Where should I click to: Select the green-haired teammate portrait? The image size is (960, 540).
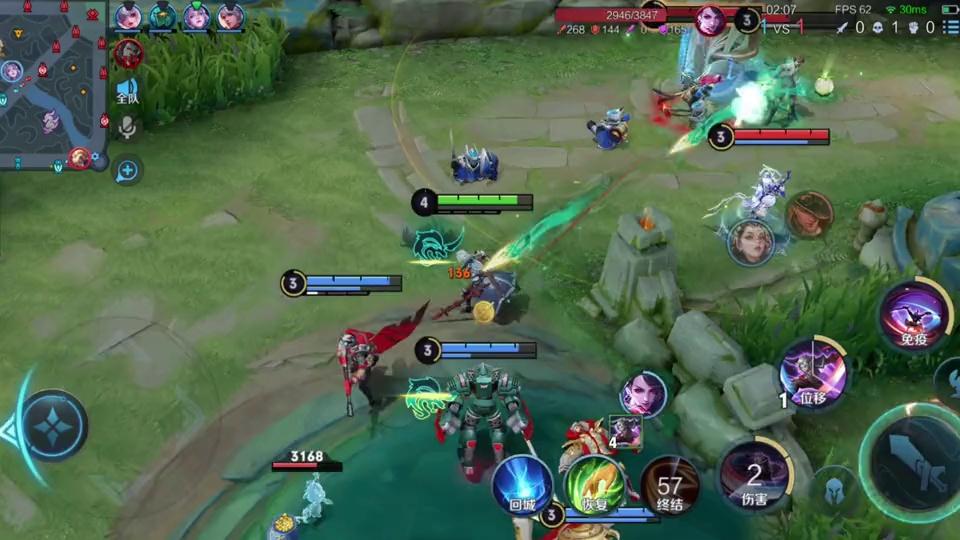click(x=162, y=16)
